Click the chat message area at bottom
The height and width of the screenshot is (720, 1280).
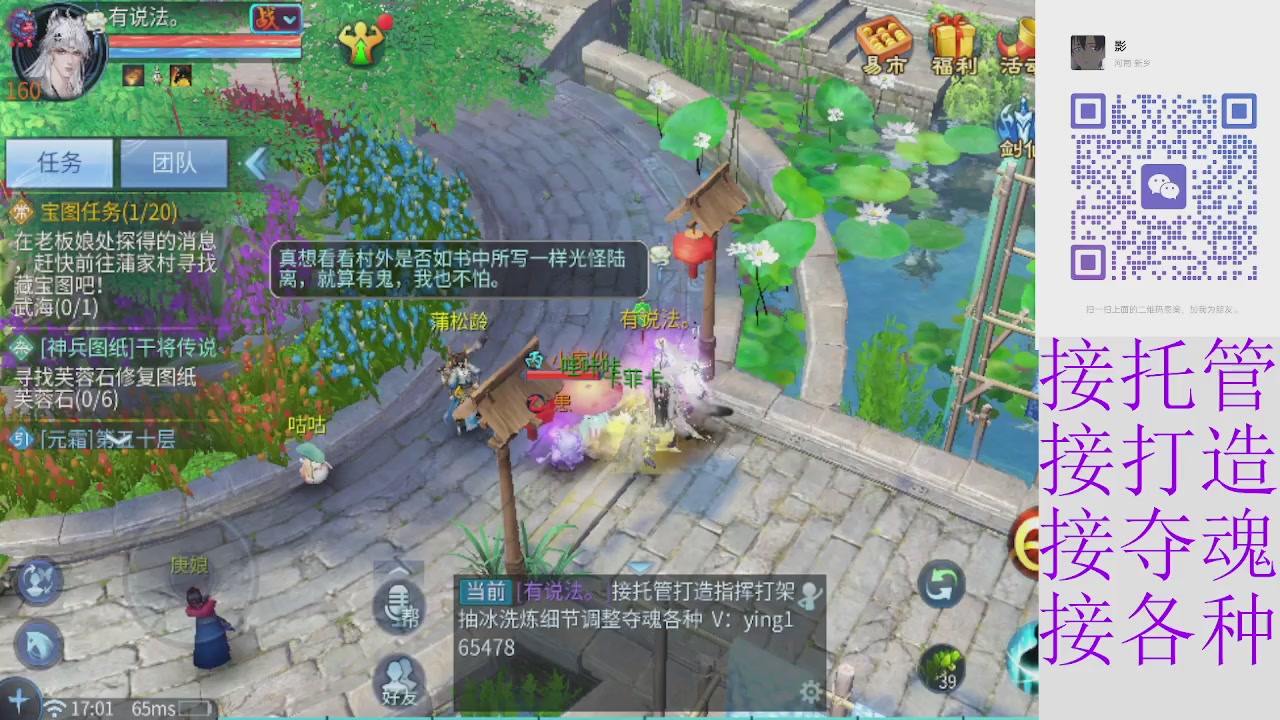pos(630,620)
